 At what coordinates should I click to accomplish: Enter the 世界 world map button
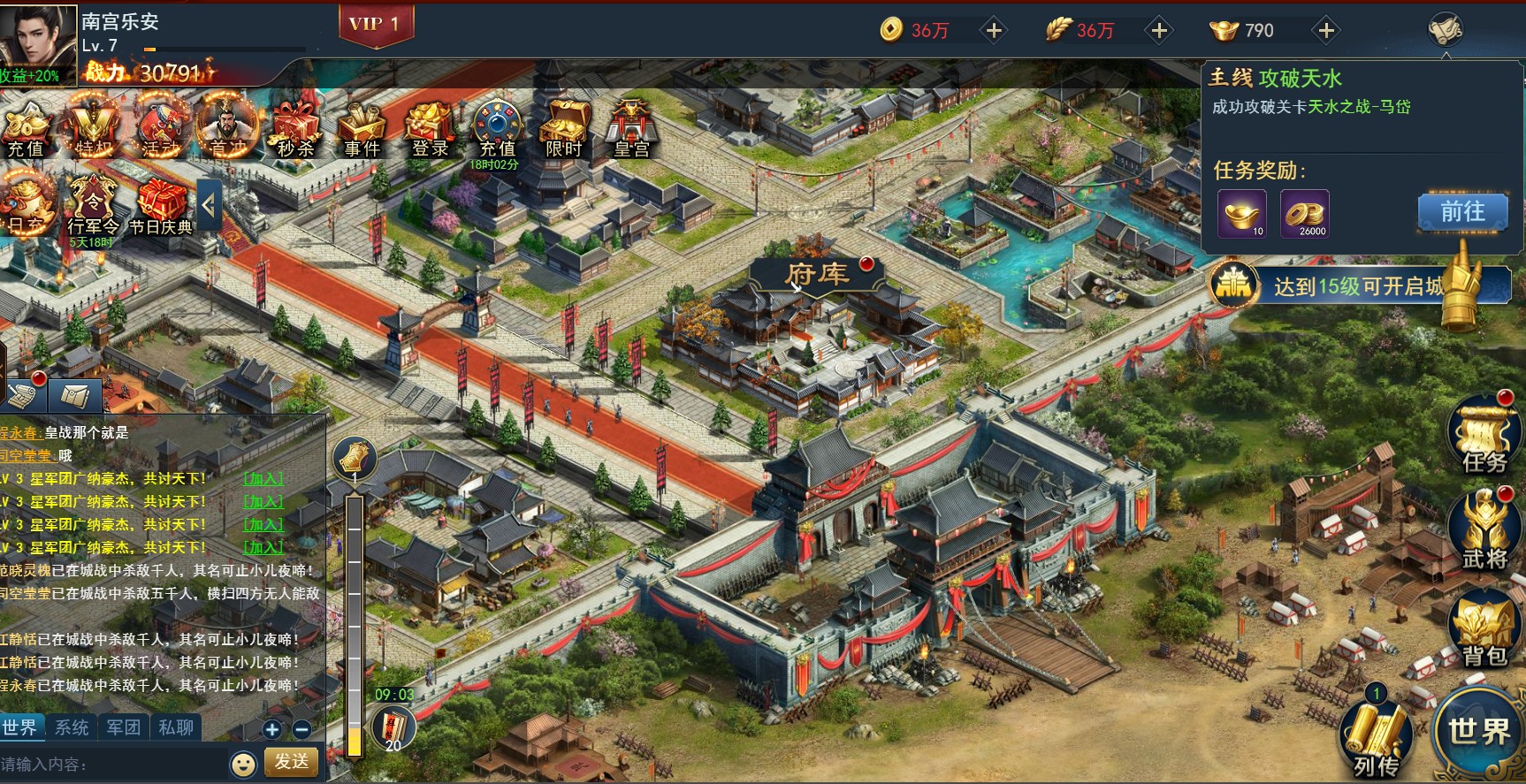pyautogui.click(x=1478, y=730)
